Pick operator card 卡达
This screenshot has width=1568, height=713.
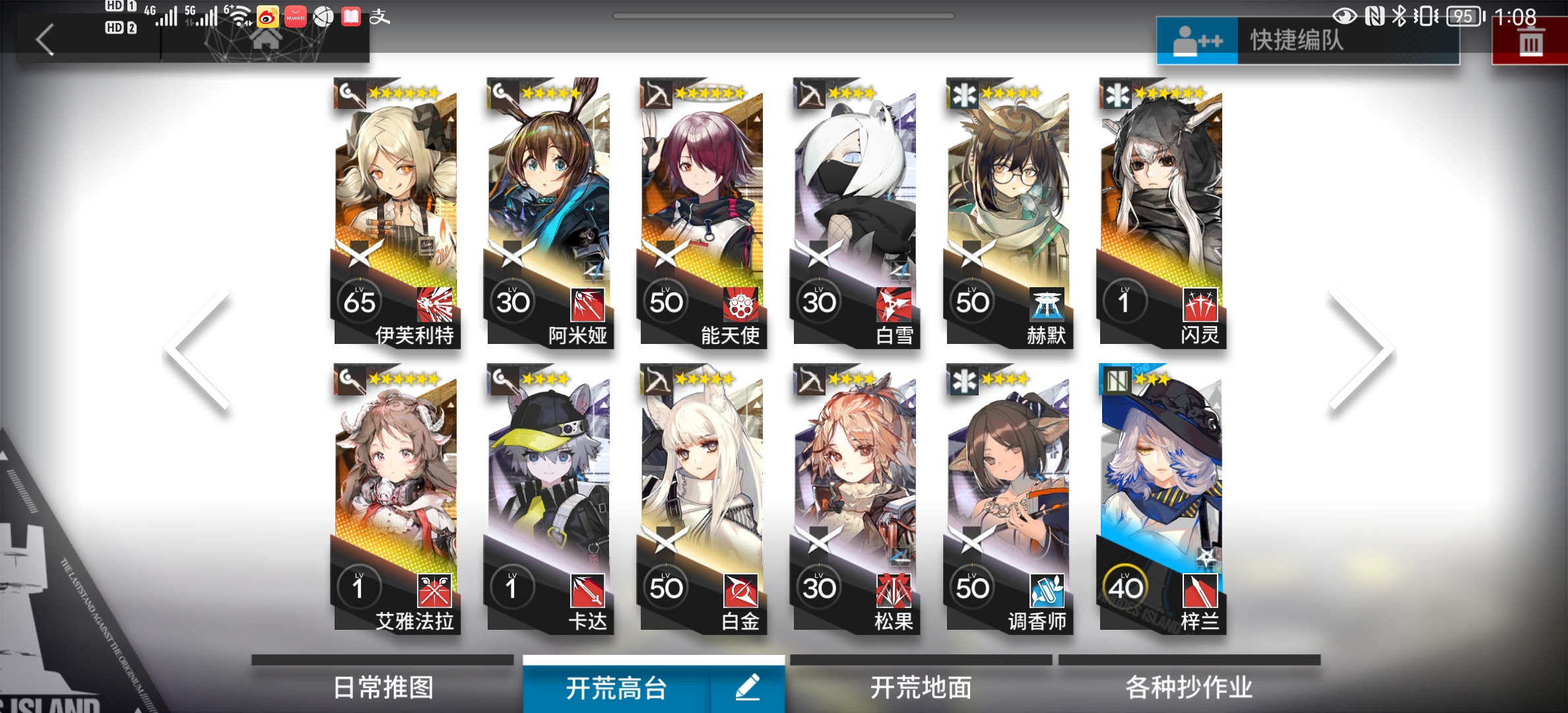549,498
